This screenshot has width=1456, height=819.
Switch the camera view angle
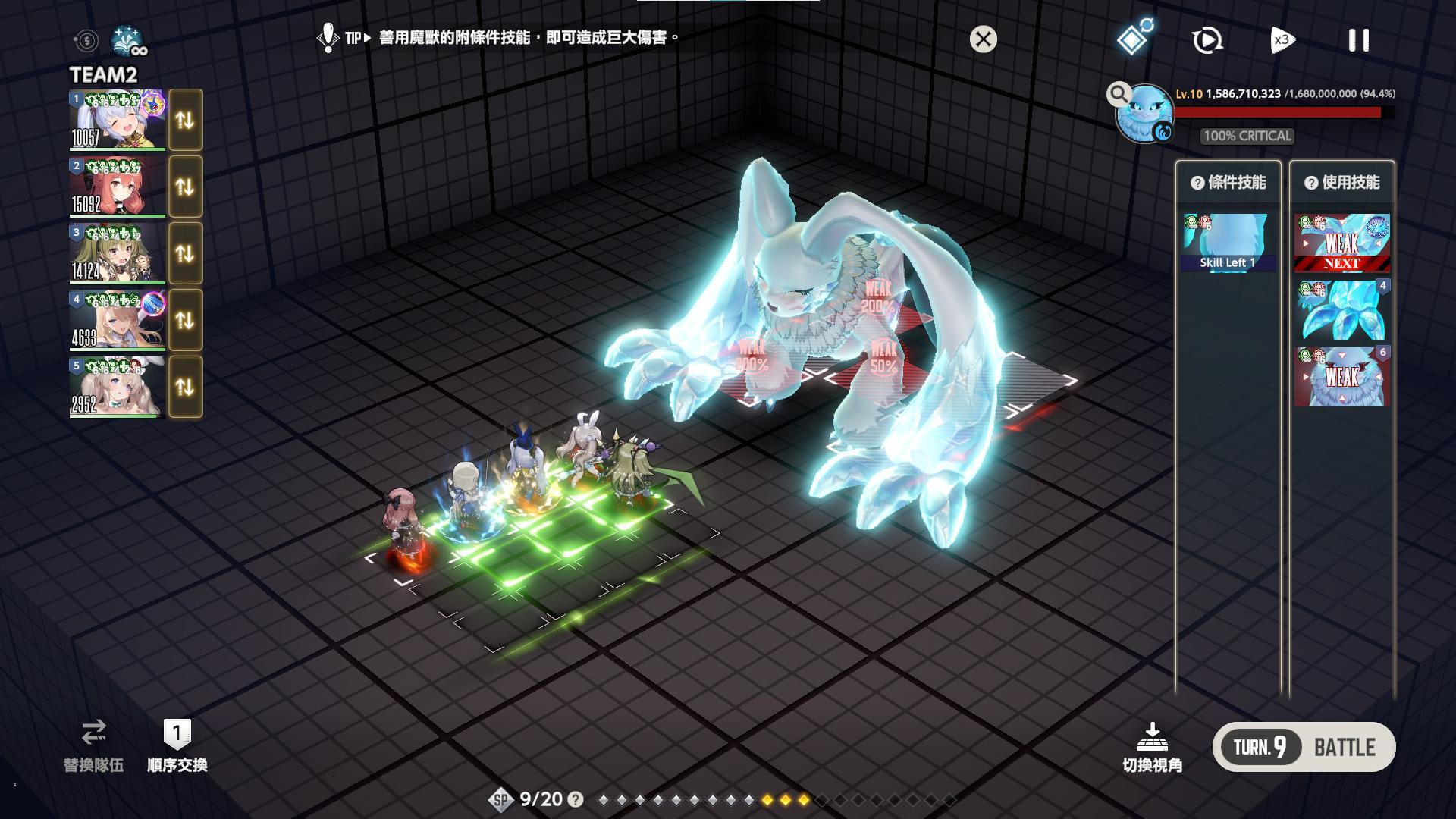[x=1152, y=747]
